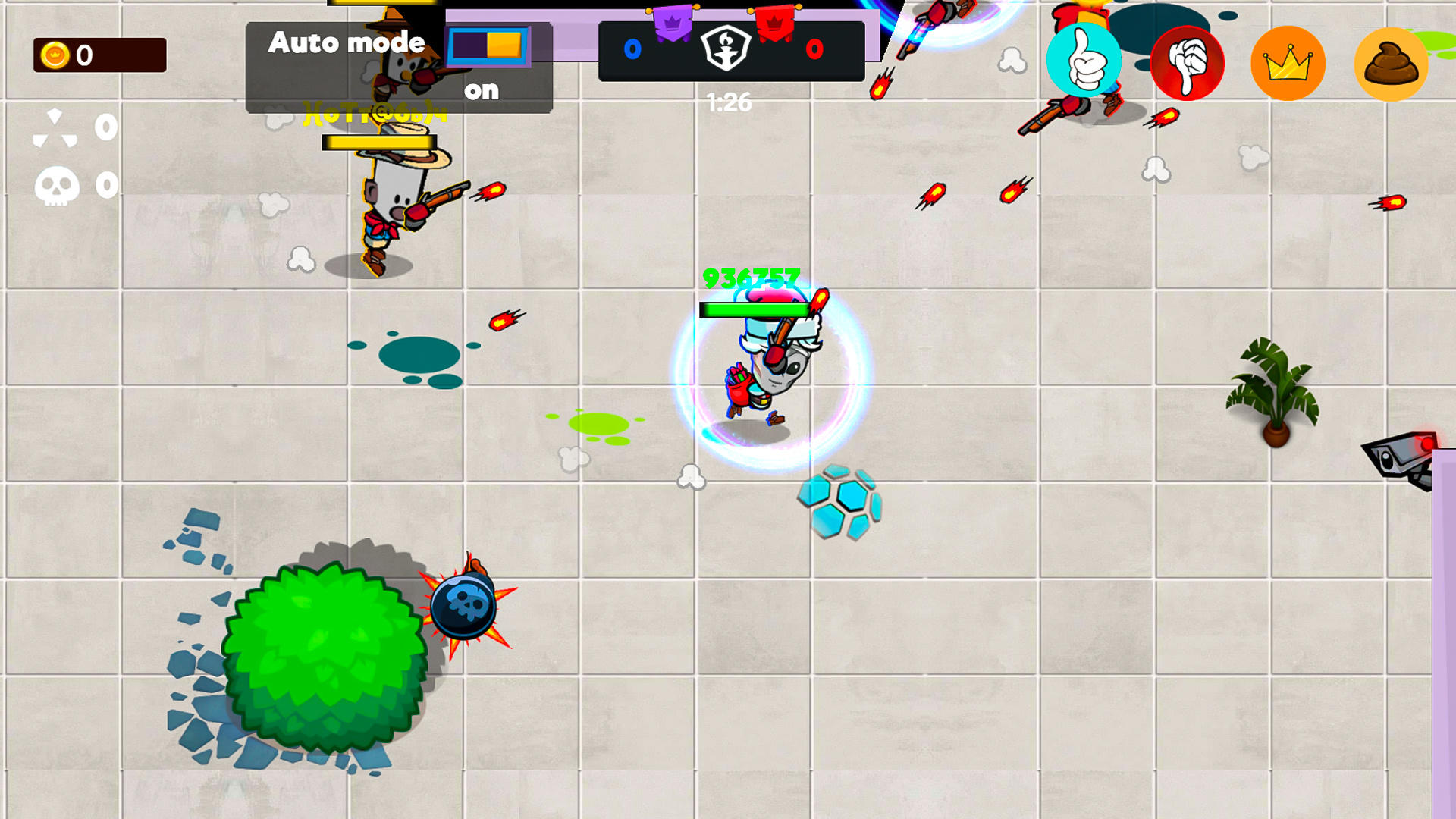Screen dimensions: 1456x819
Task: Send the crown emote
Action: pos(1289,63)
